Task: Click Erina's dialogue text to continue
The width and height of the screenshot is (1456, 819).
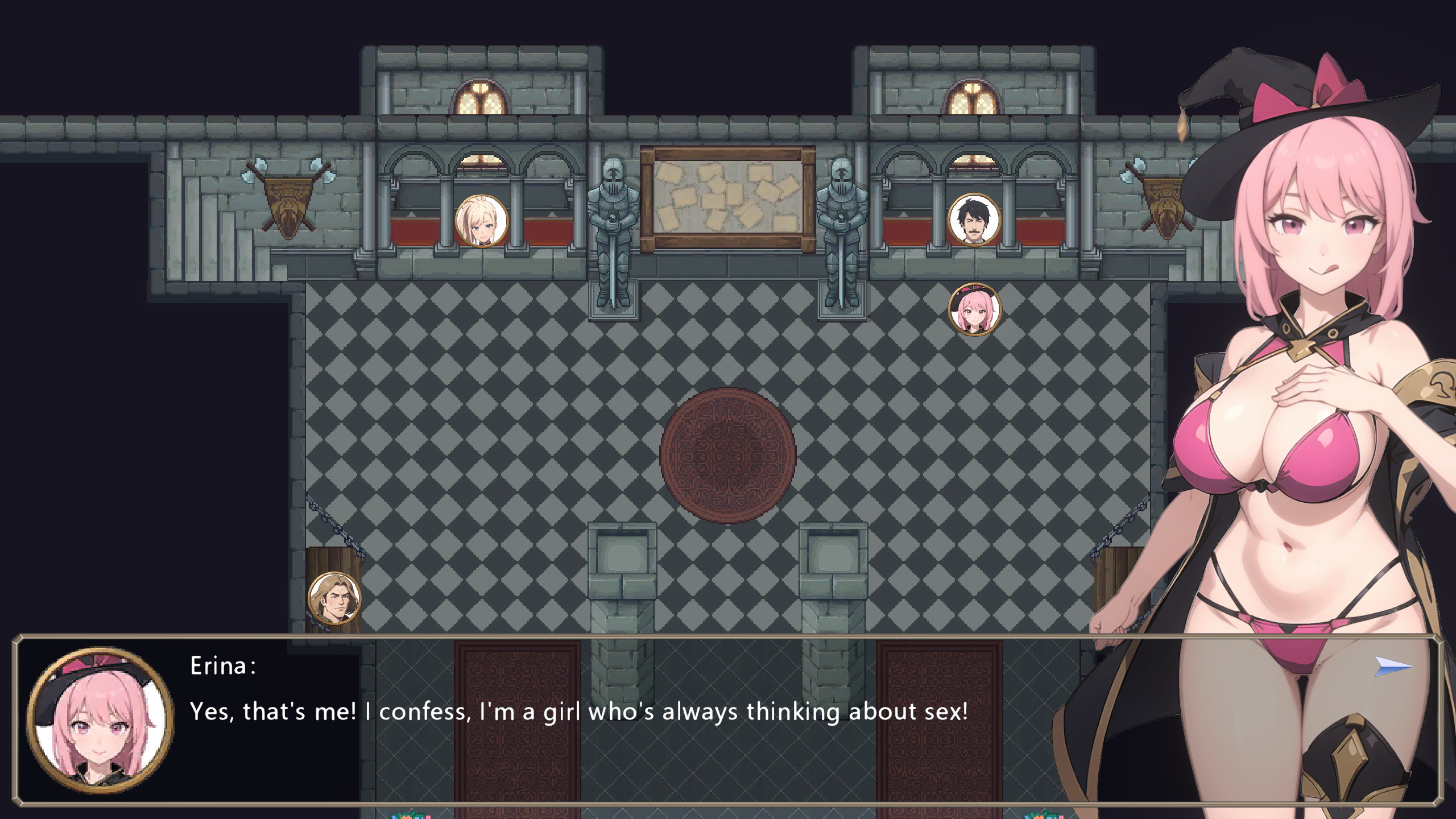Action: [578, 712]
